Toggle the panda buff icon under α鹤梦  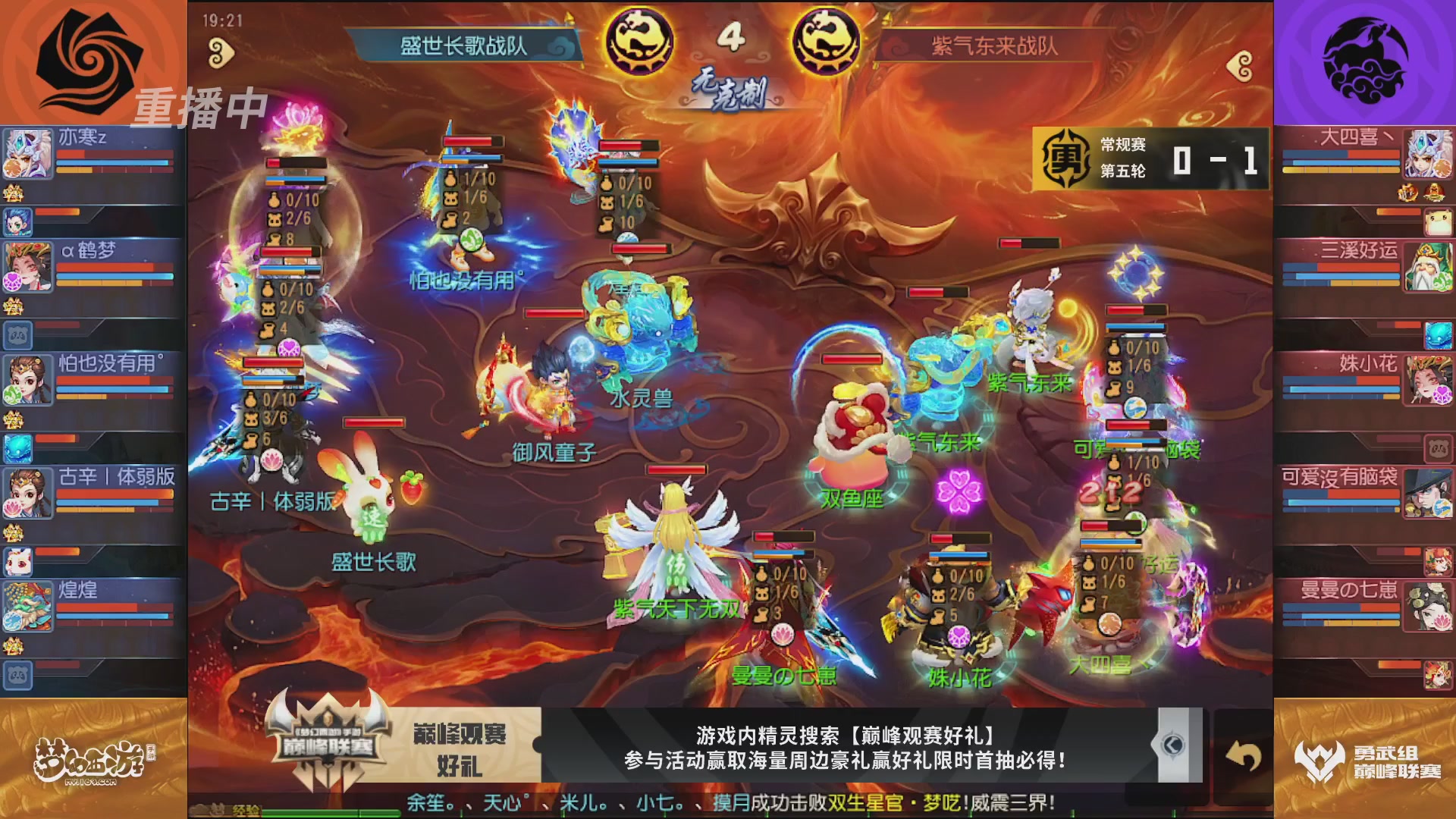pos(19,337)
